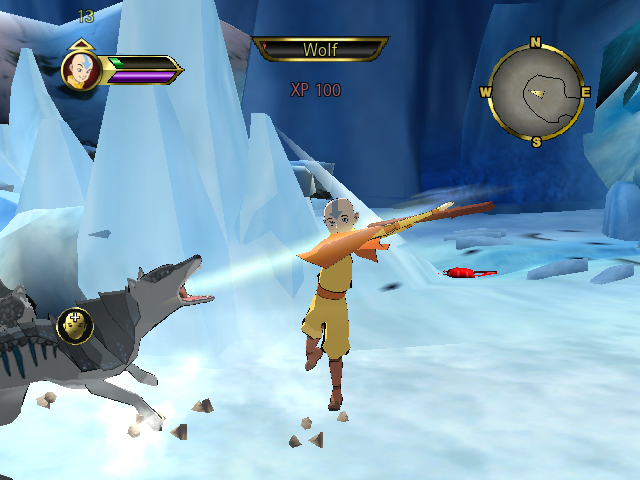Click Aang's character portrait

[x=80, y=70]
